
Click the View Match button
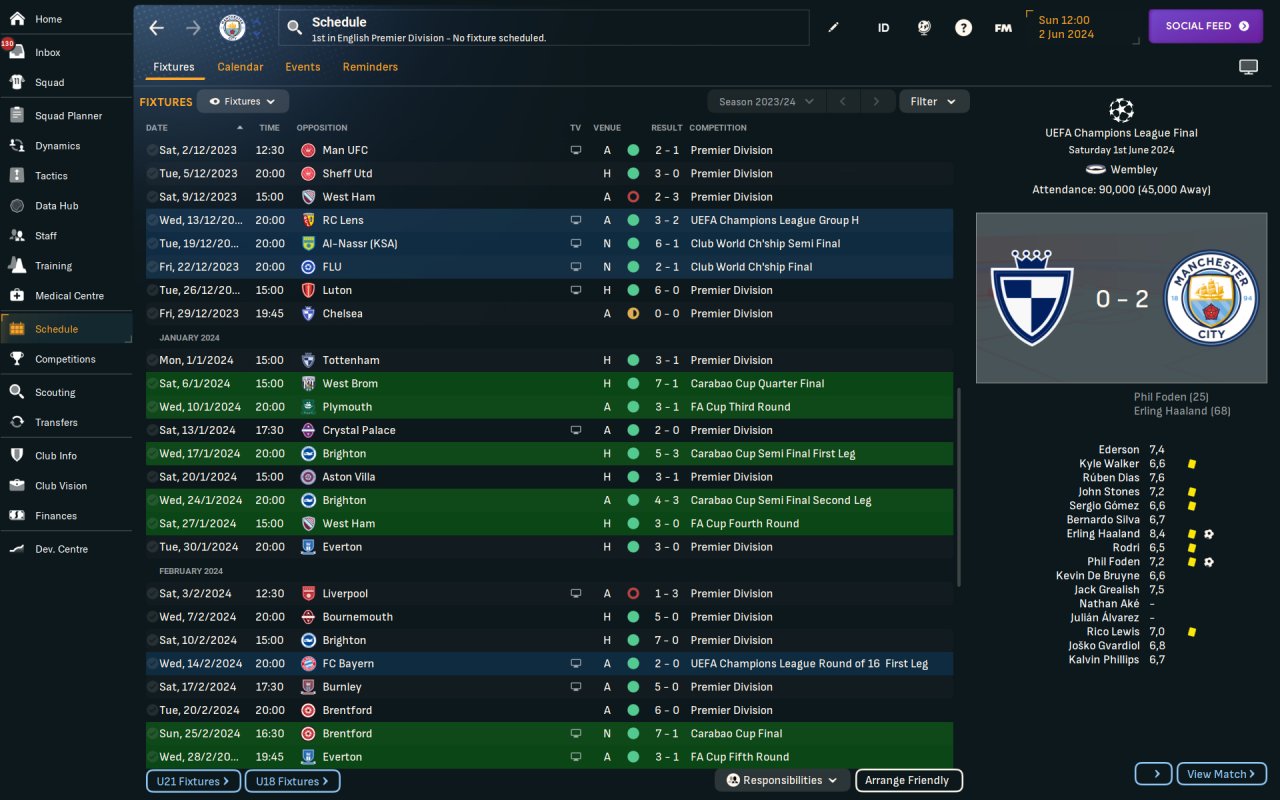pyautogui.click(x=1221, y=774)
